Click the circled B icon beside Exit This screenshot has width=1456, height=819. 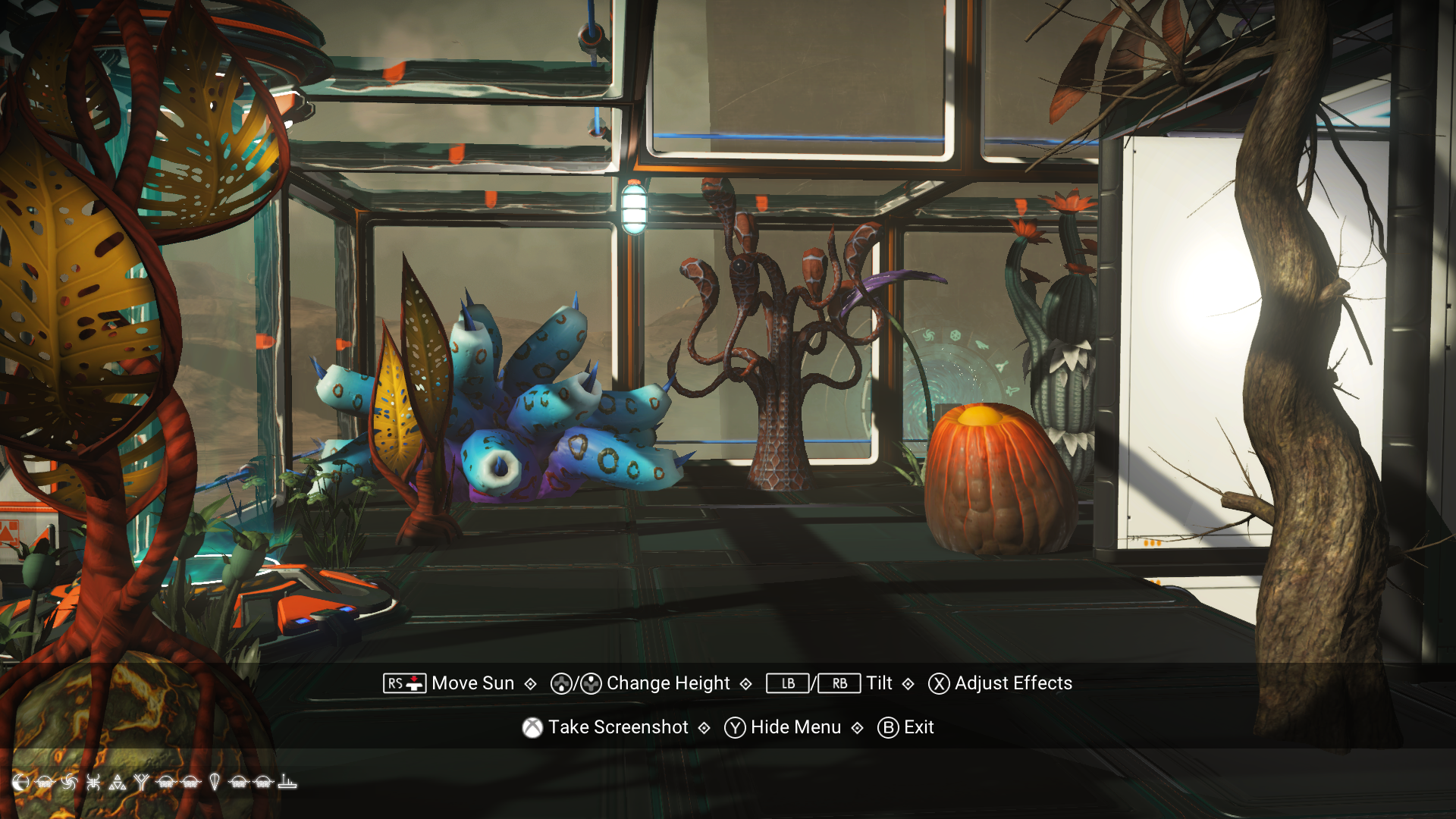(889, 727)
